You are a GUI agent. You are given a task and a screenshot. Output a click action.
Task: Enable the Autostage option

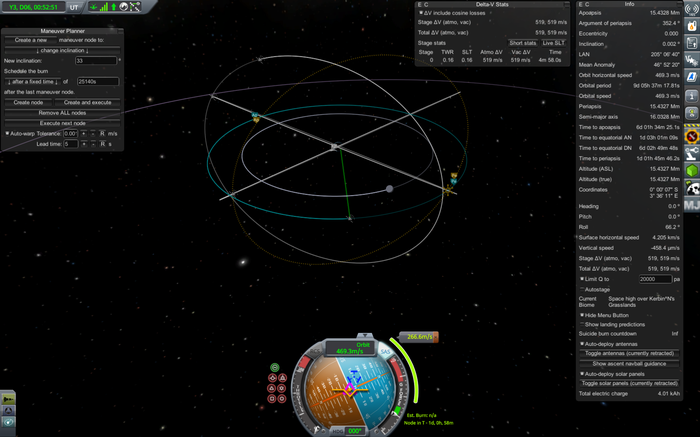(x=583, y=289)
